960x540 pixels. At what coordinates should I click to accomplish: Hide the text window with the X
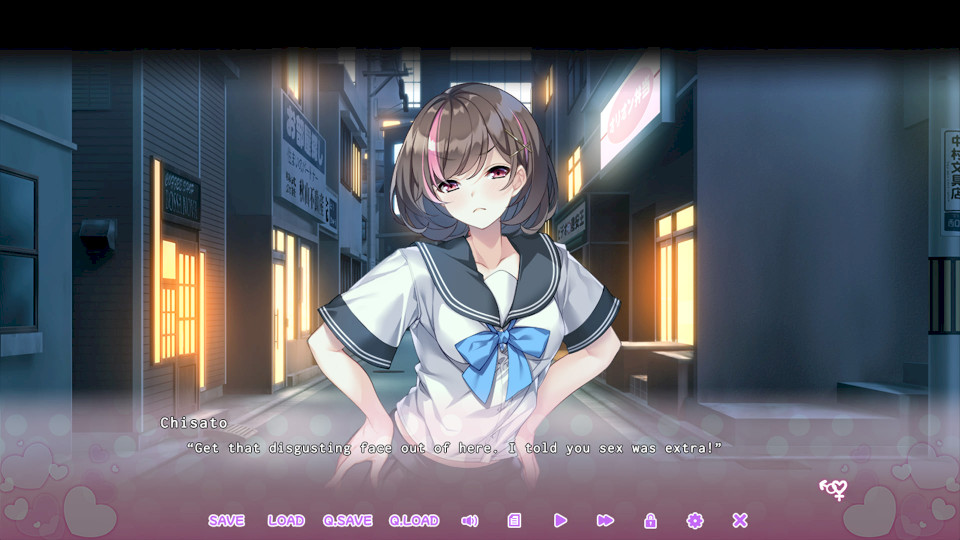(740, 520)
